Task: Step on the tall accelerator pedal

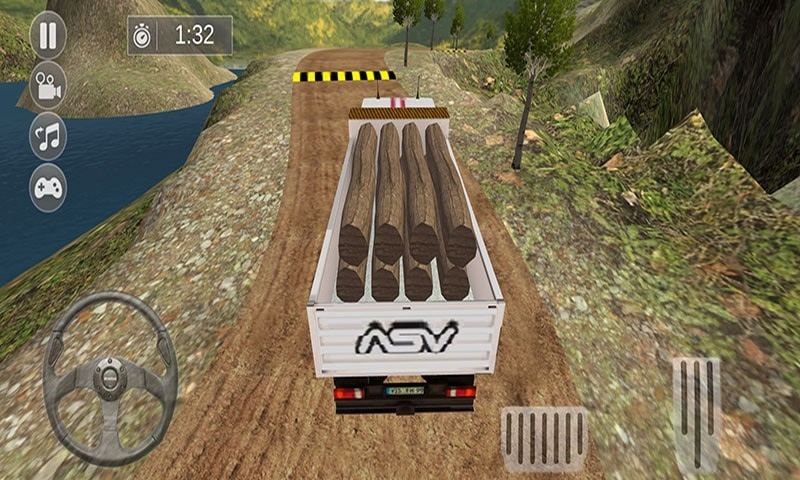Action: pyautogui.click(x=696, y=413)
